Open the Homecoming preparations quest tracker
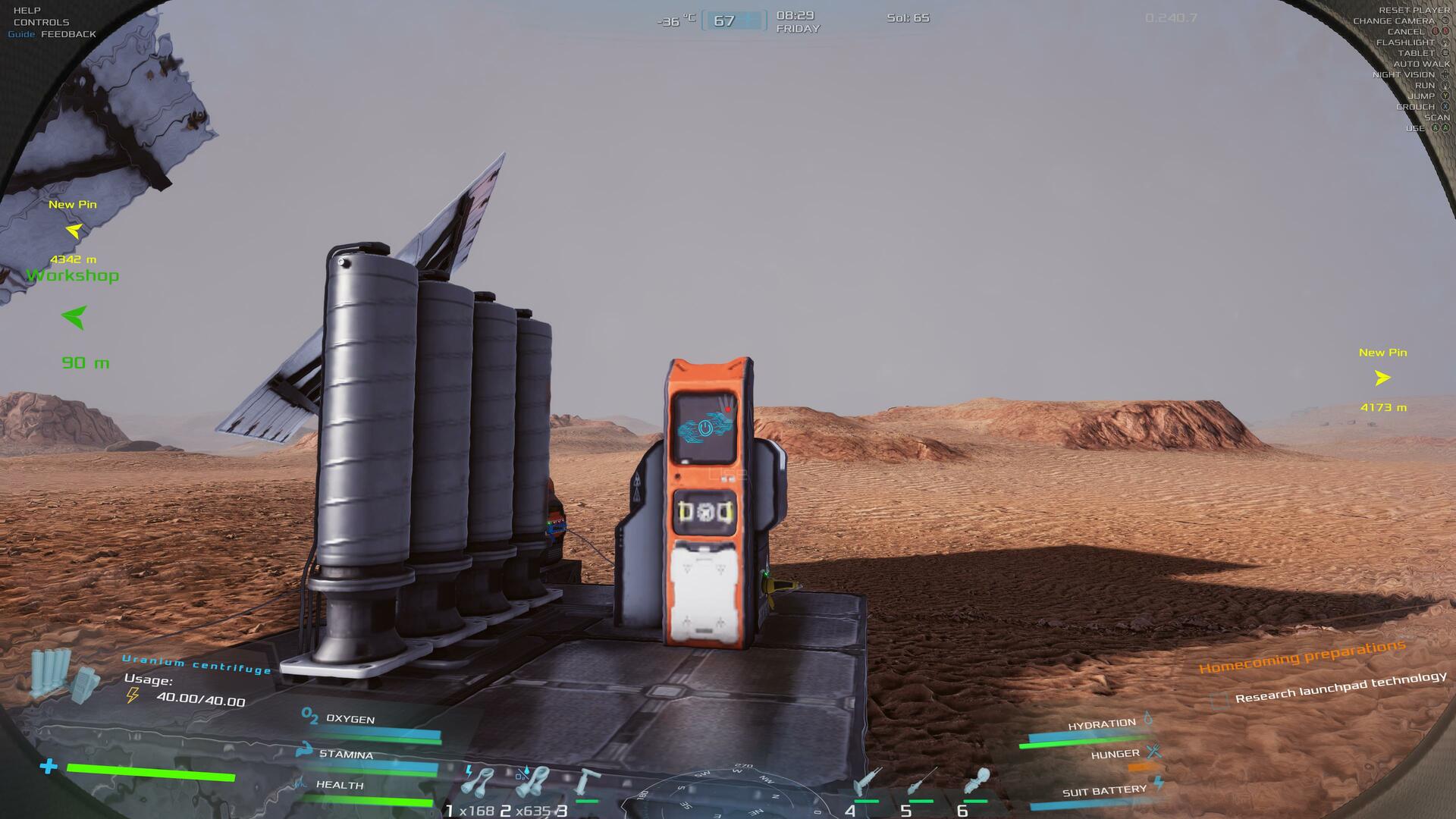 coord(1301,657)
